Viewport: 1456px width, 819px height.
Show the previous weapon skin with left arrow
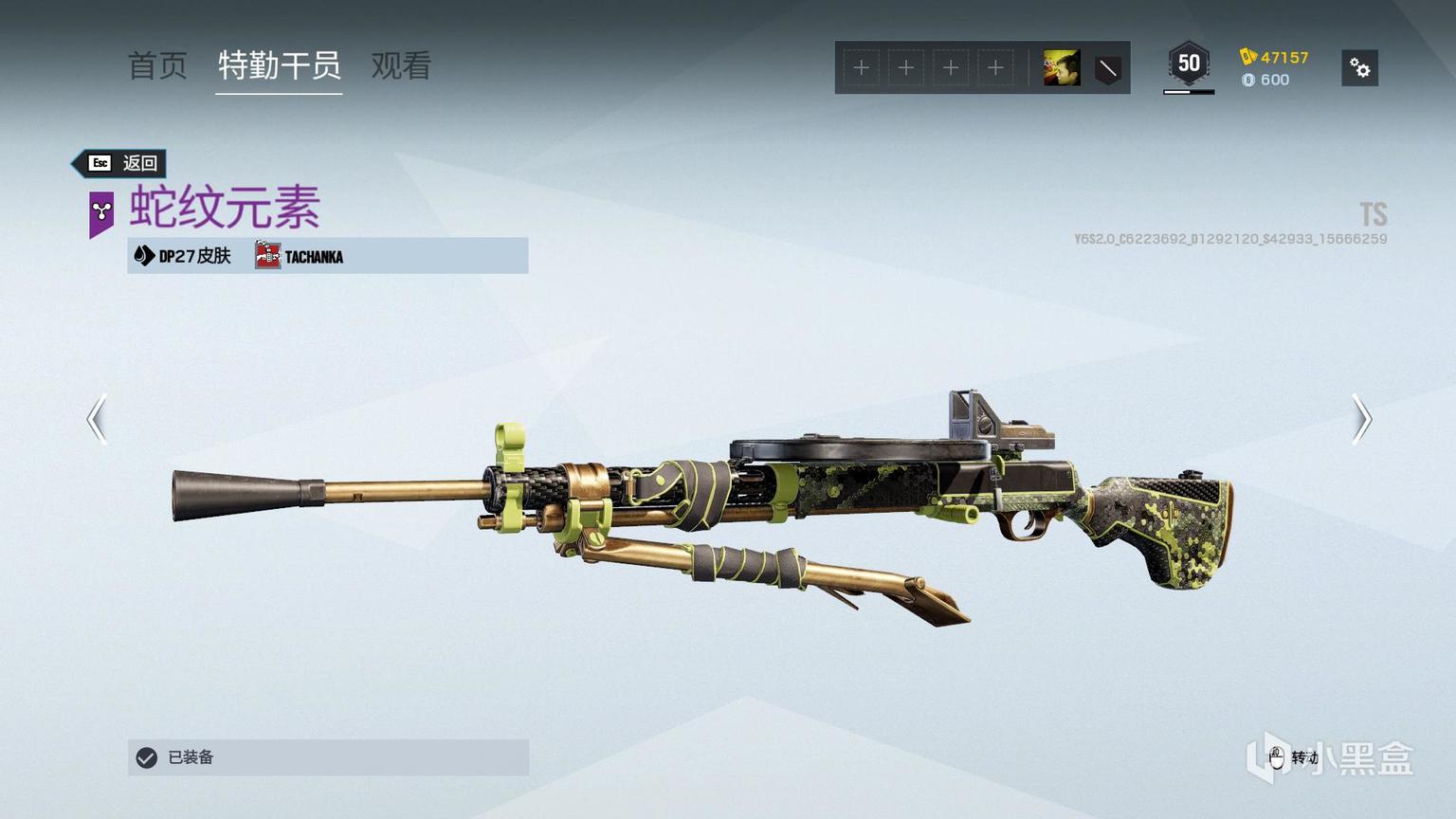[x=97, y=419]
